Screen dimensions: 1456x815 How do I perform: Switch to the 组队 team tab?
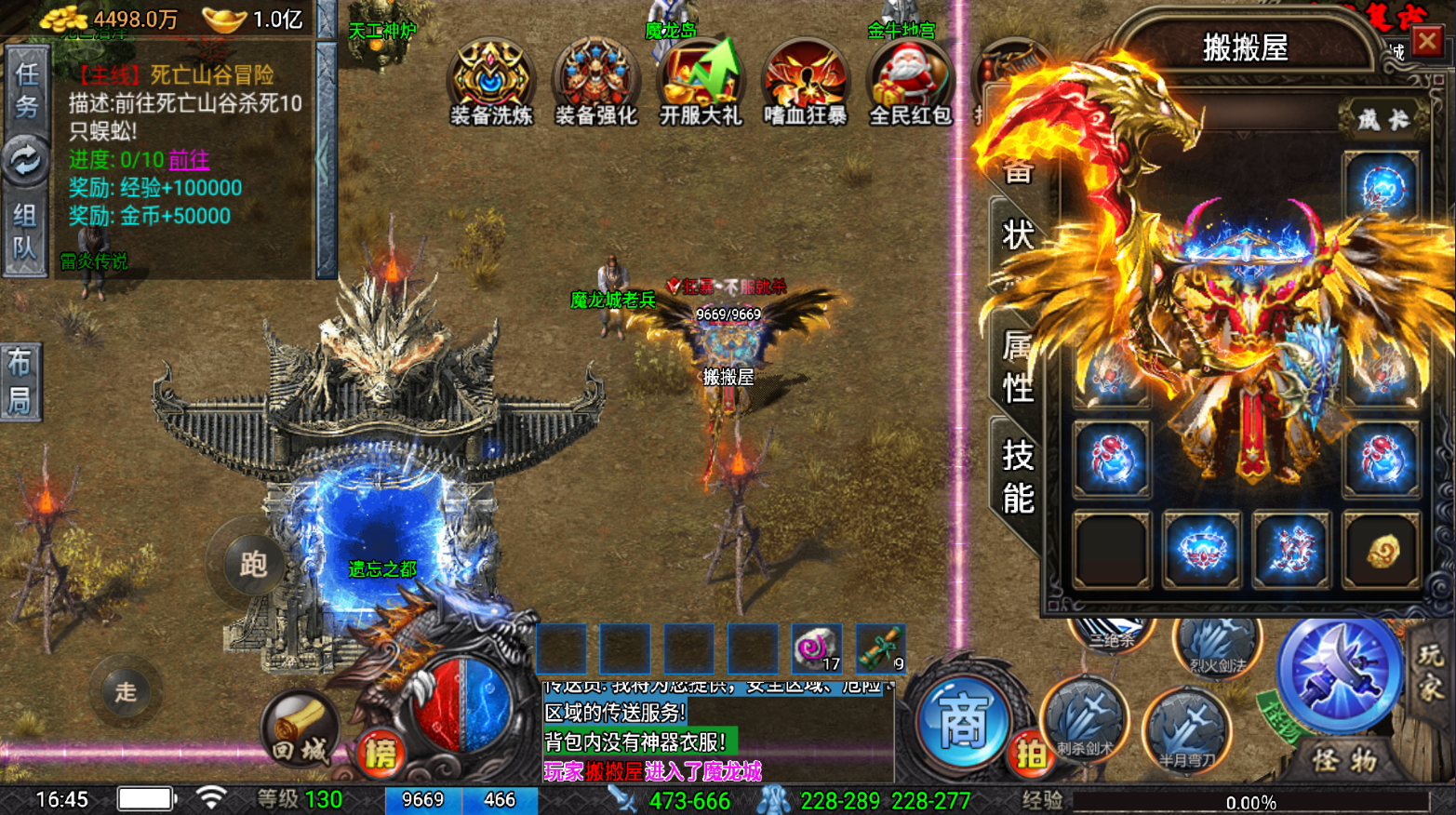[25, 232]
